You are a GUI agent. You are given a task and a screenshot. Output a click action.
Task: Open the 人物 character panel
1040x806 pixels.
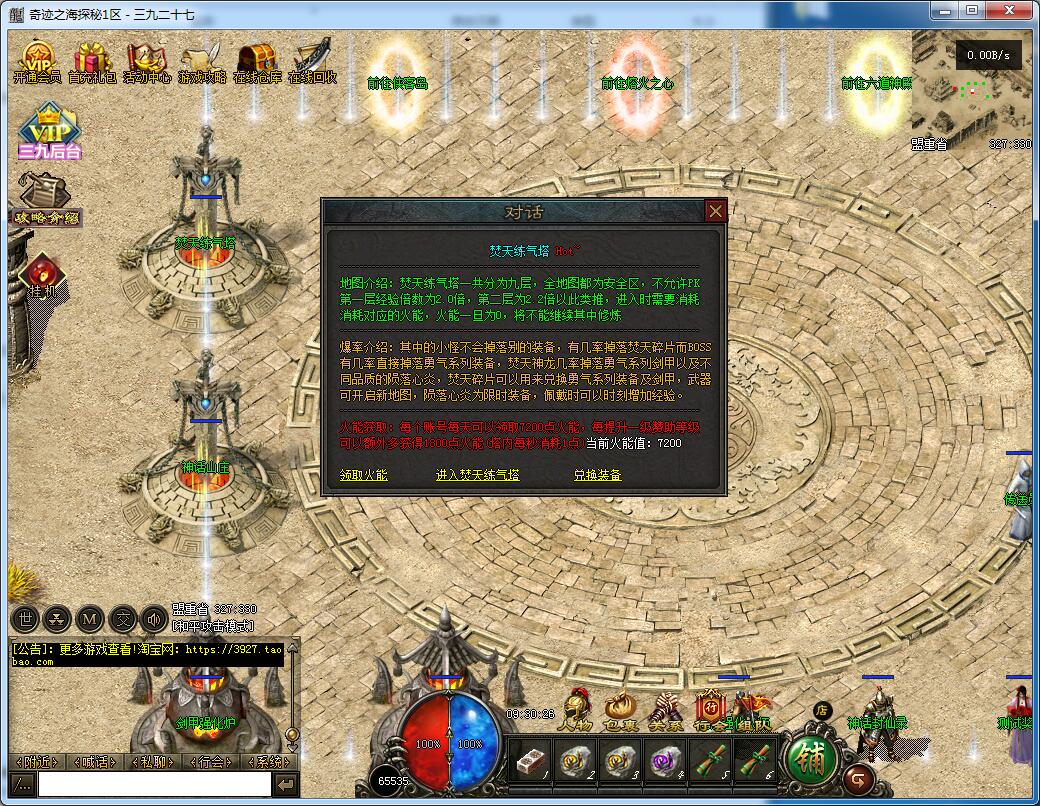click(575, 710)
